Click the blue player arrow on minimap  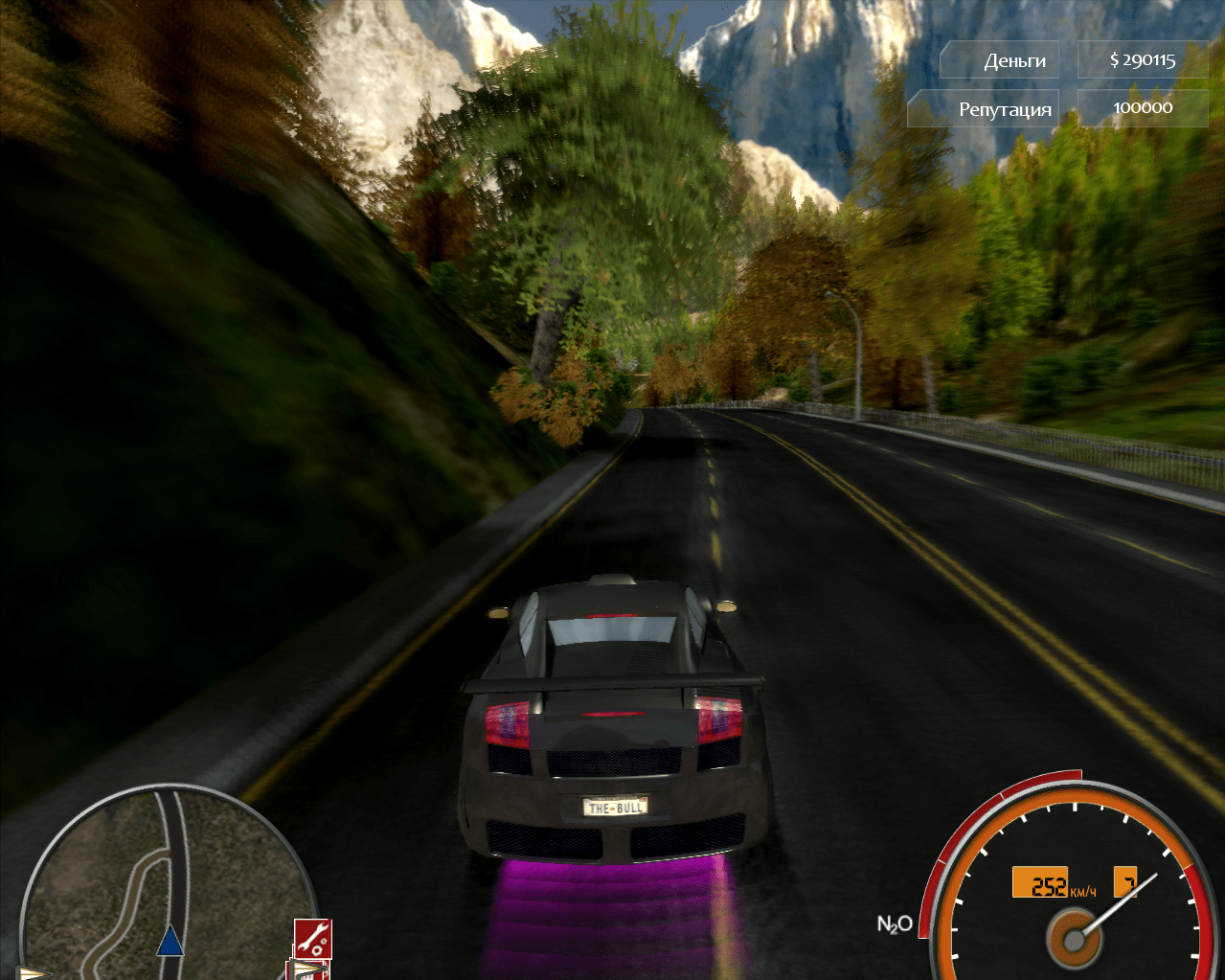click(170, 941)
